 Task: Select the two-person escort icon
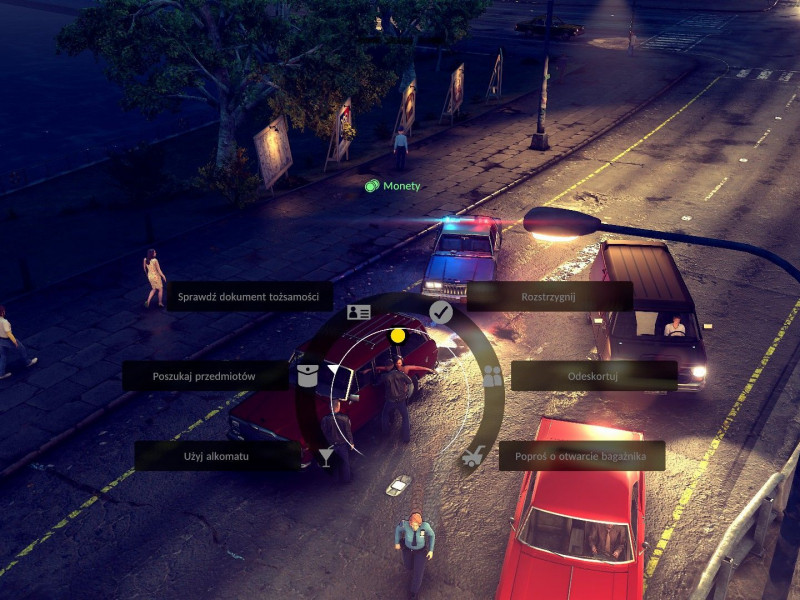pos(492,376)
